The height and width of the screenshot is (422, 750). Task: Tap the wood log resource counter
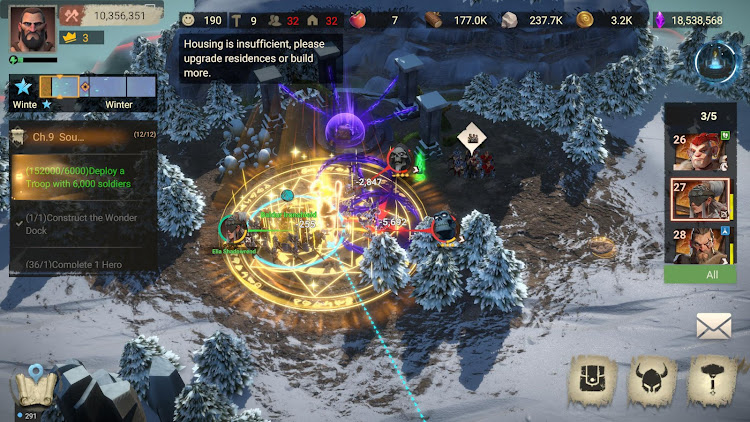(456, 19)
